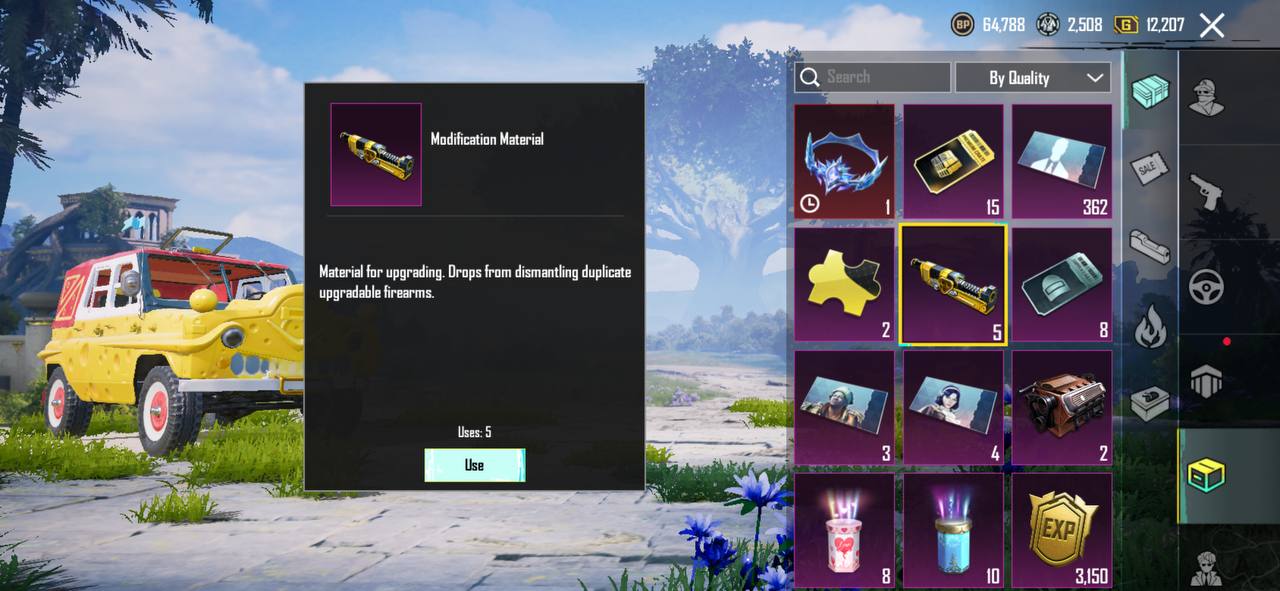Viewport: 1280px width, 591px height.
Task: Select the blue glowing jar item
Action: pos(953,530)
